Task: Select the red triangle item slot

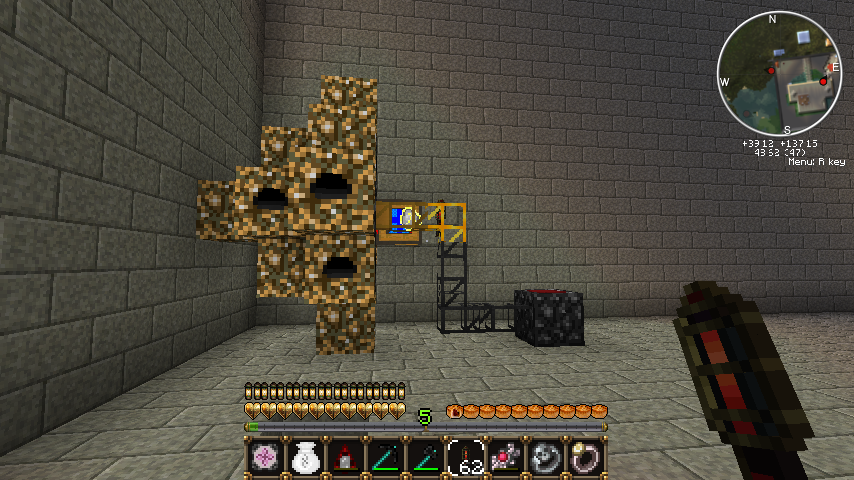Action: 344,457
